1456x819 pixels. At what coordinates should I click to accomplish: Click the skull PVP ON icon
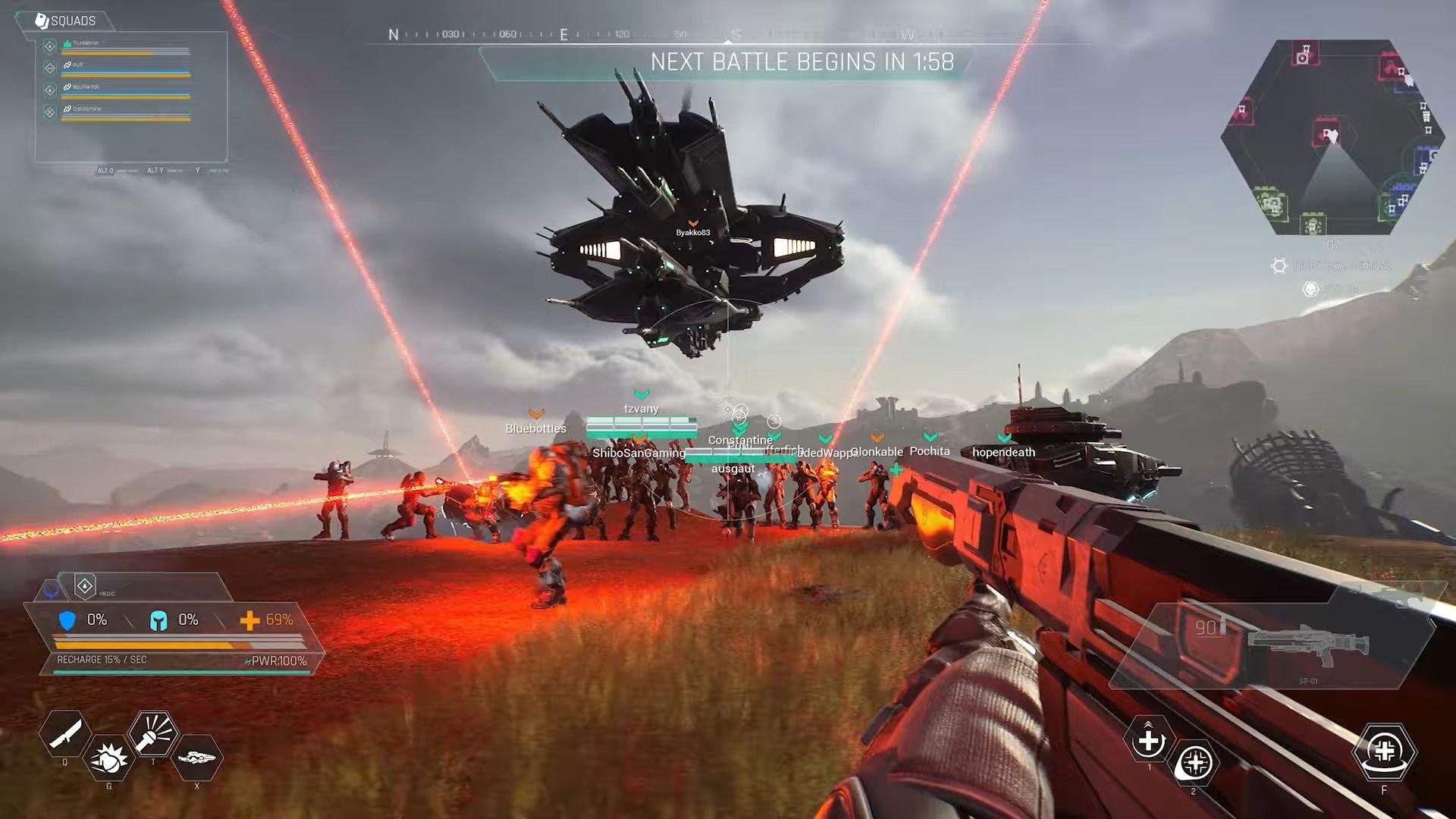pyautogui.click(x=1310, y=289)
